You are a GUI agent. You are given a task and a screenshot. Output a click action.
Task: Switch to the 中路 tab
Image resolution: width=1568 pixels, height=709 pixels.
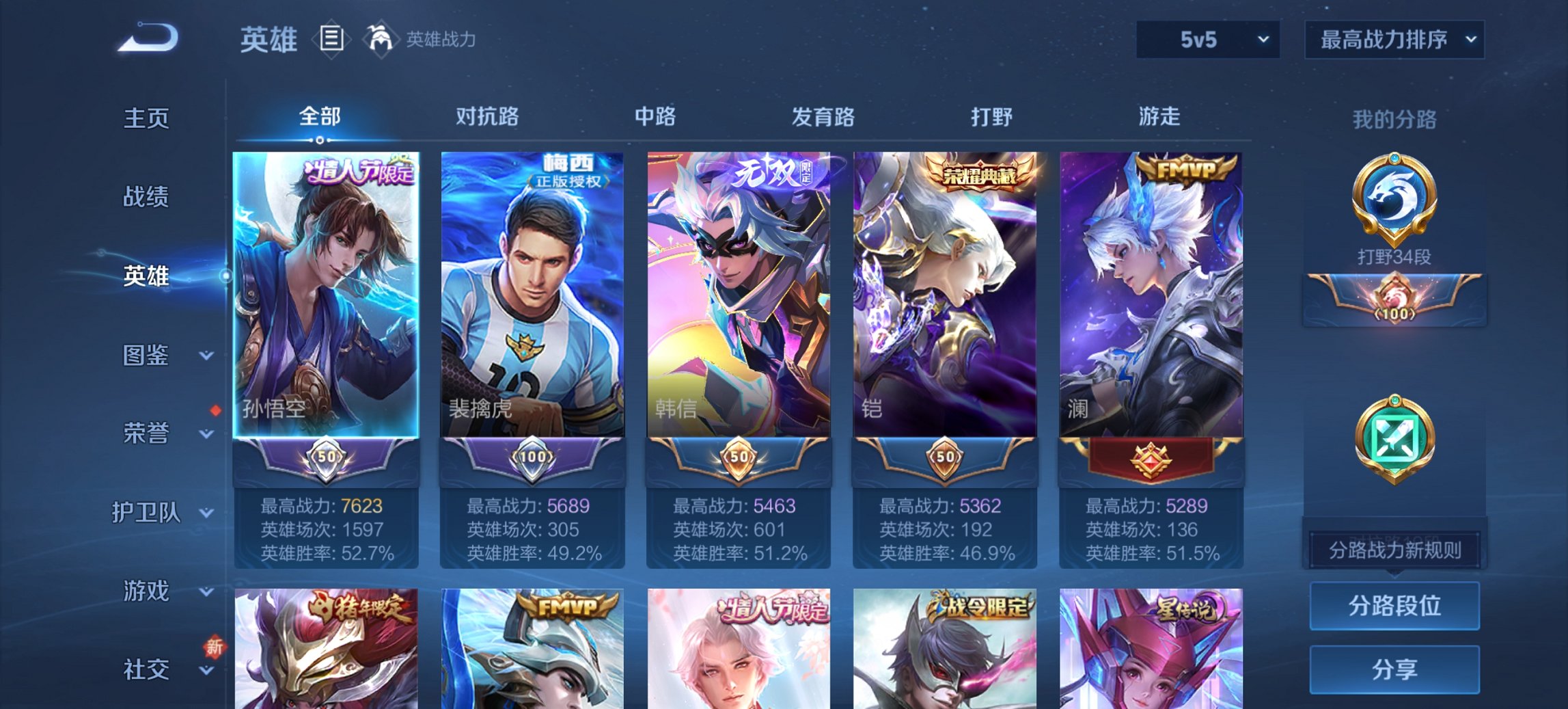(x=652, y=117)
